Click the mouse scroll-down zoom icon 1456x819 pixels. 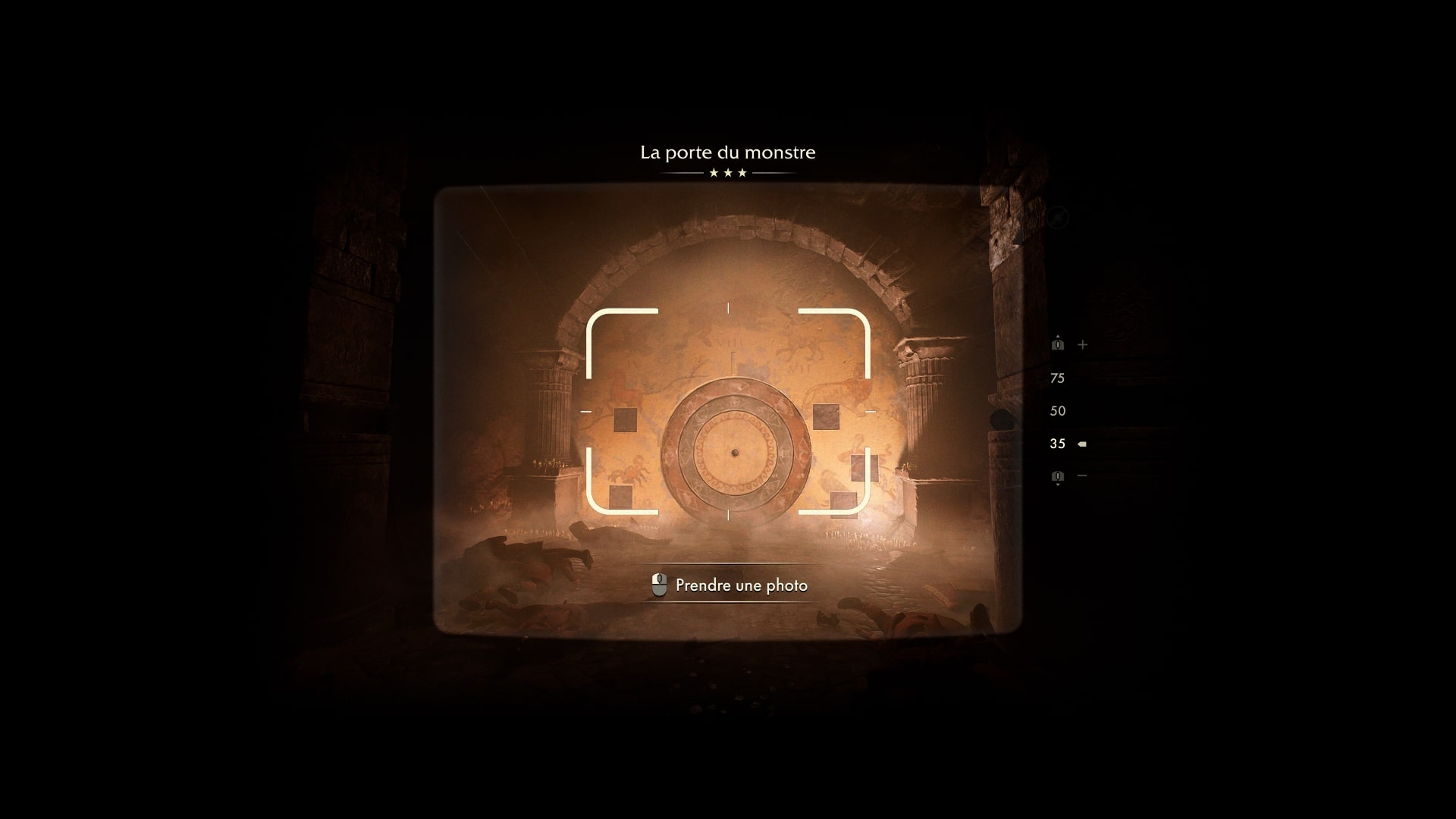click(1058, 475)
